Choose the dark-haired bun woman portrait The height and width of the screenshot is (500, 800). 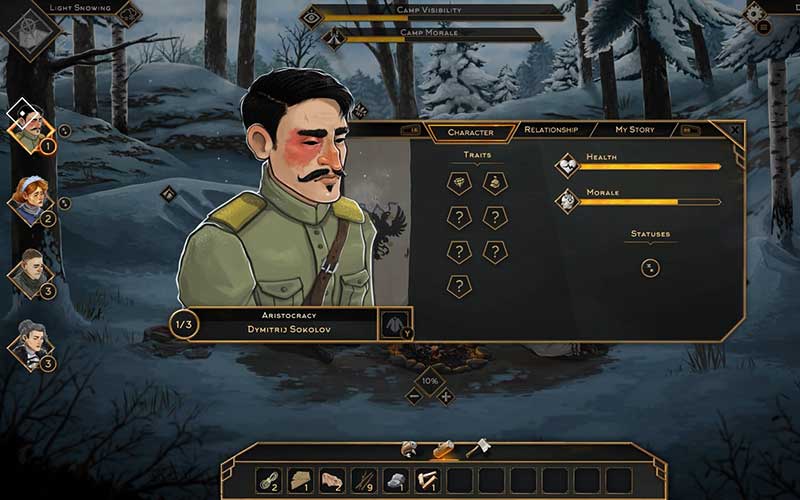click(29, 343)
